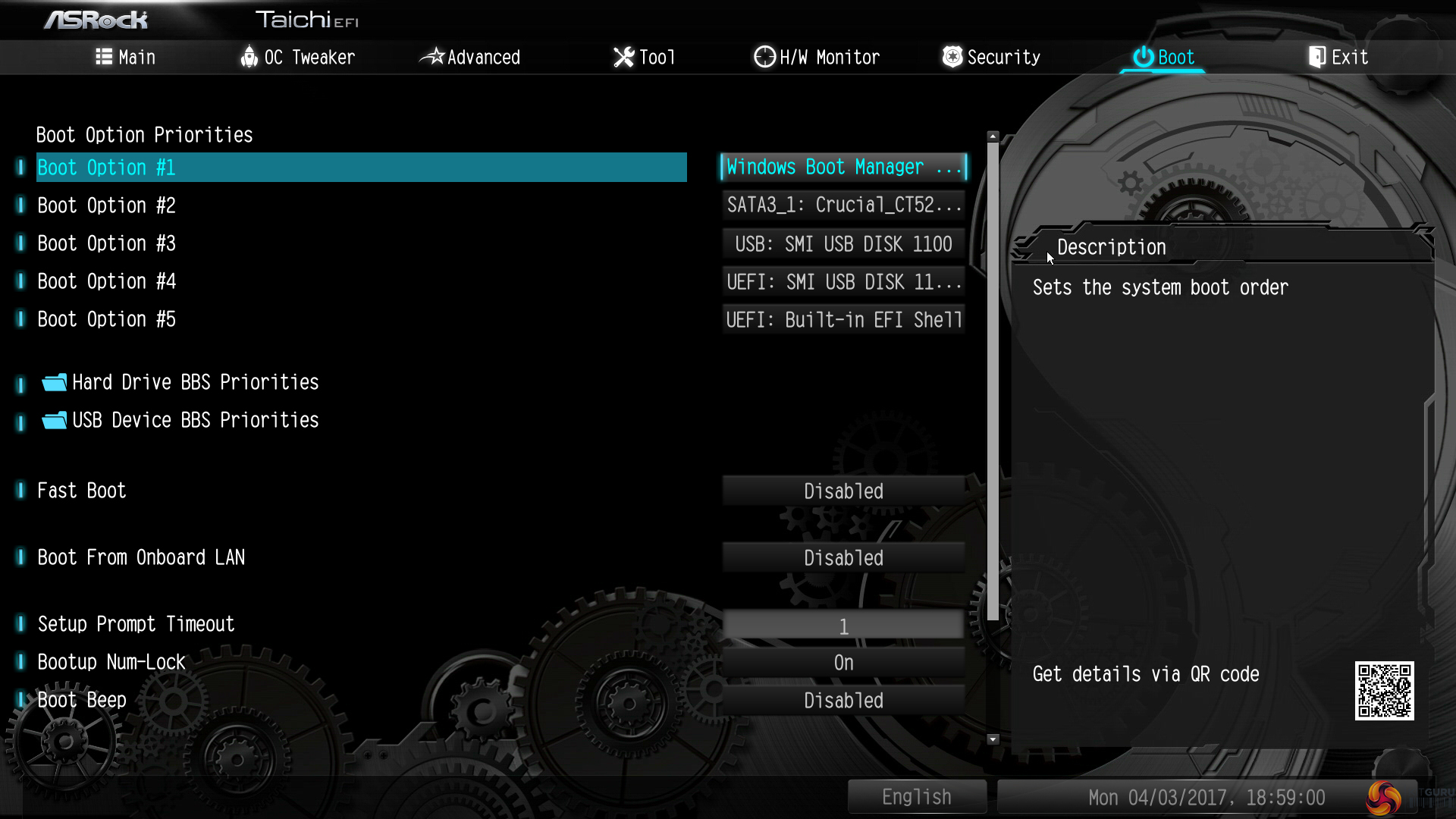The width and height of the screenshot is (1456, 819).
Task: Open the OC Tweaker tab
Action: coord(297,57)
